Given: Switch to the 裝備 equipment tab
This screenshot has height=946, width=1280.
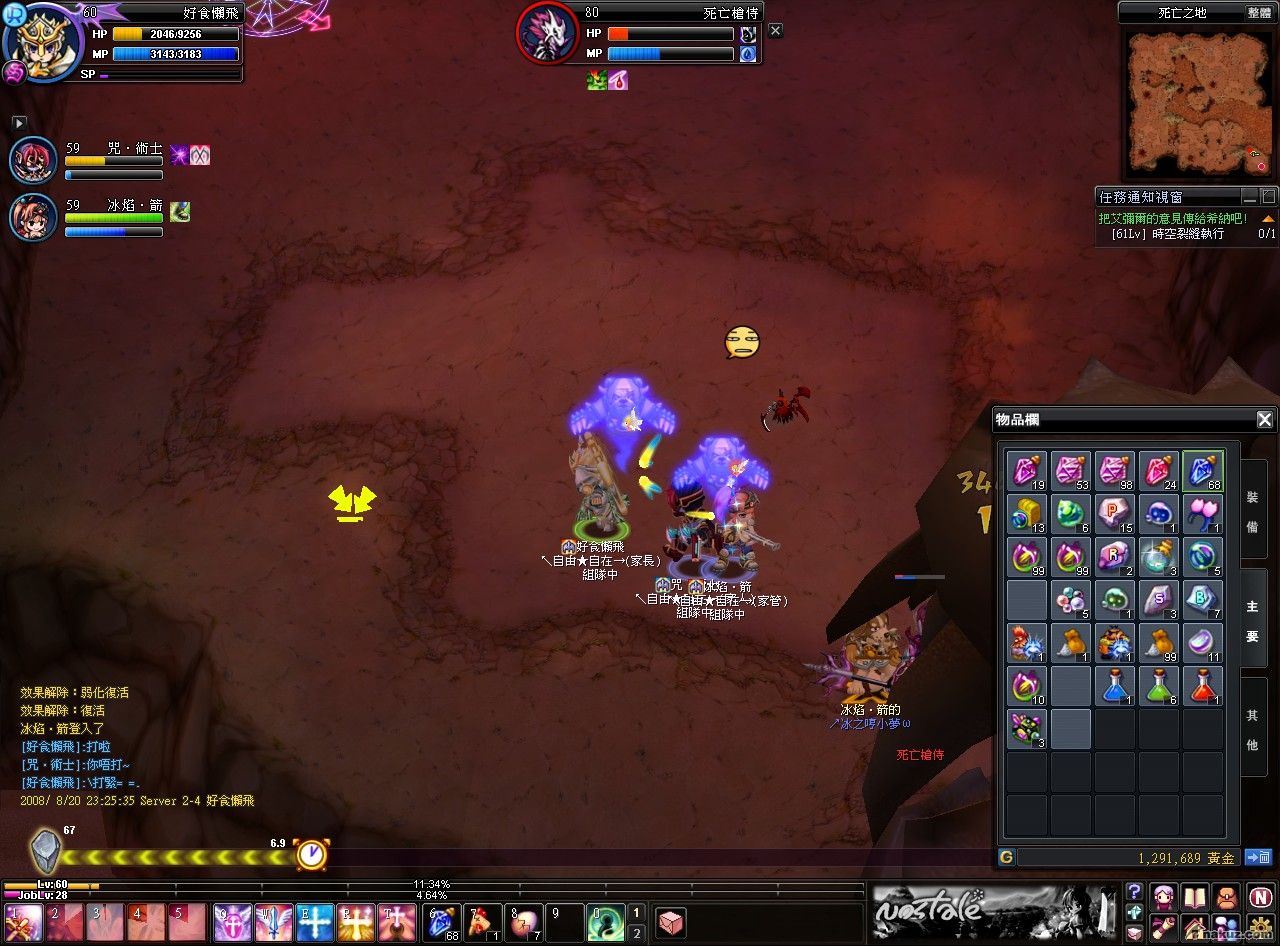Looking at the screenshot, I should pyautogui.click(x=1252, y=510).
